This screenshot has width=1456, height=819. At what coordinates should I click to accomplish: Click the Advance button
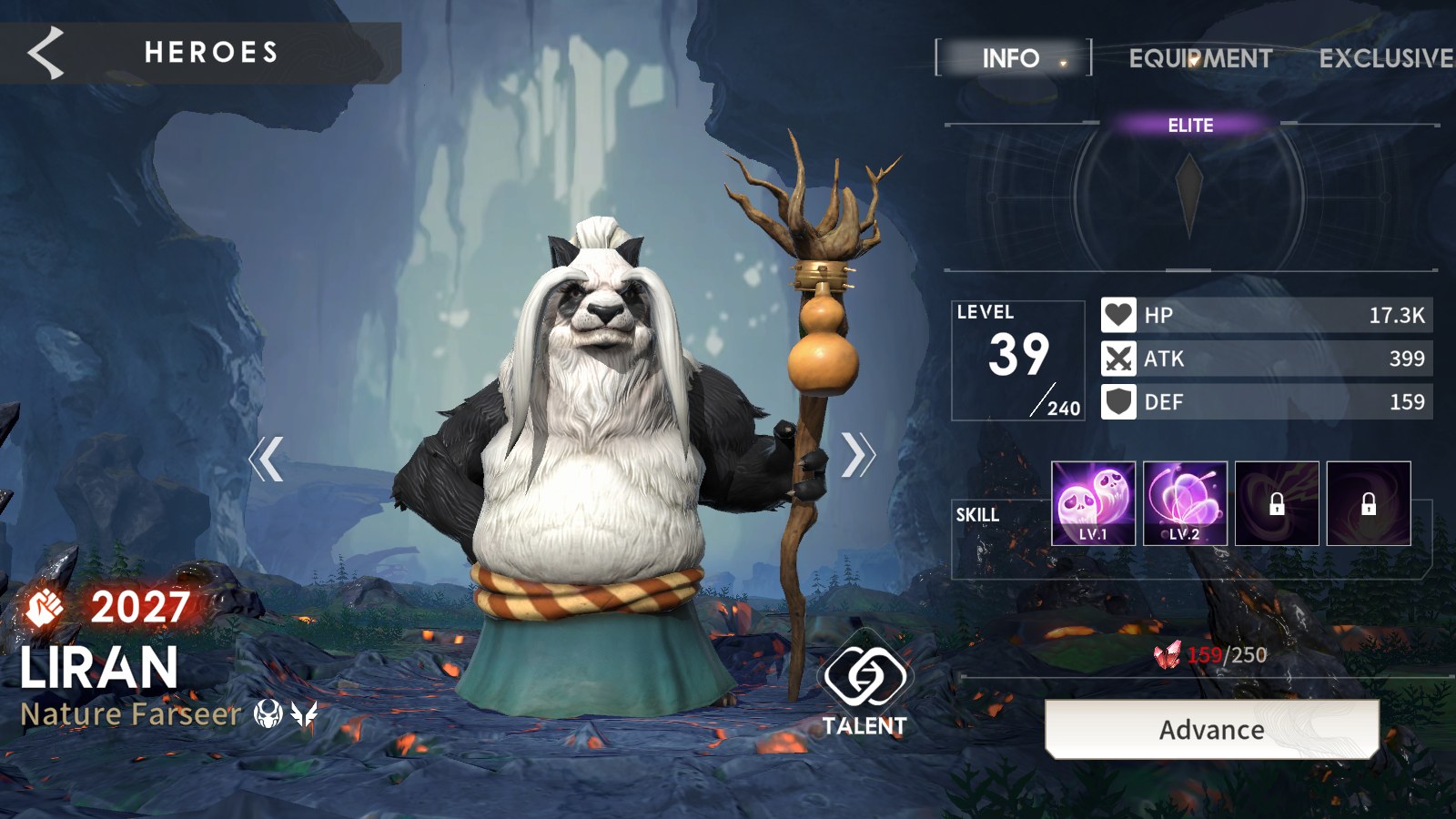coord(1211,729)
